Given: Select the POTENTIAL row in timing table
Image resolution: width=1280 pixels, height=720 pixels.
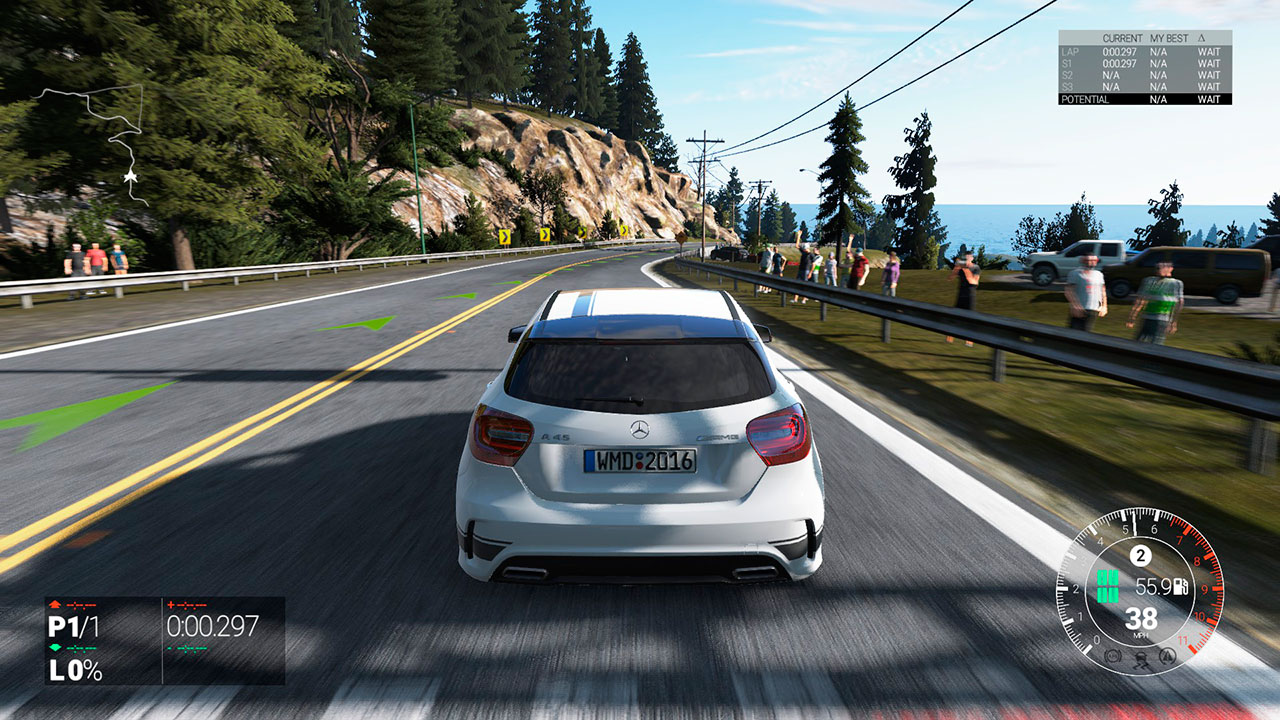Looking at the screenshot, I should (x=1144, y=99).
